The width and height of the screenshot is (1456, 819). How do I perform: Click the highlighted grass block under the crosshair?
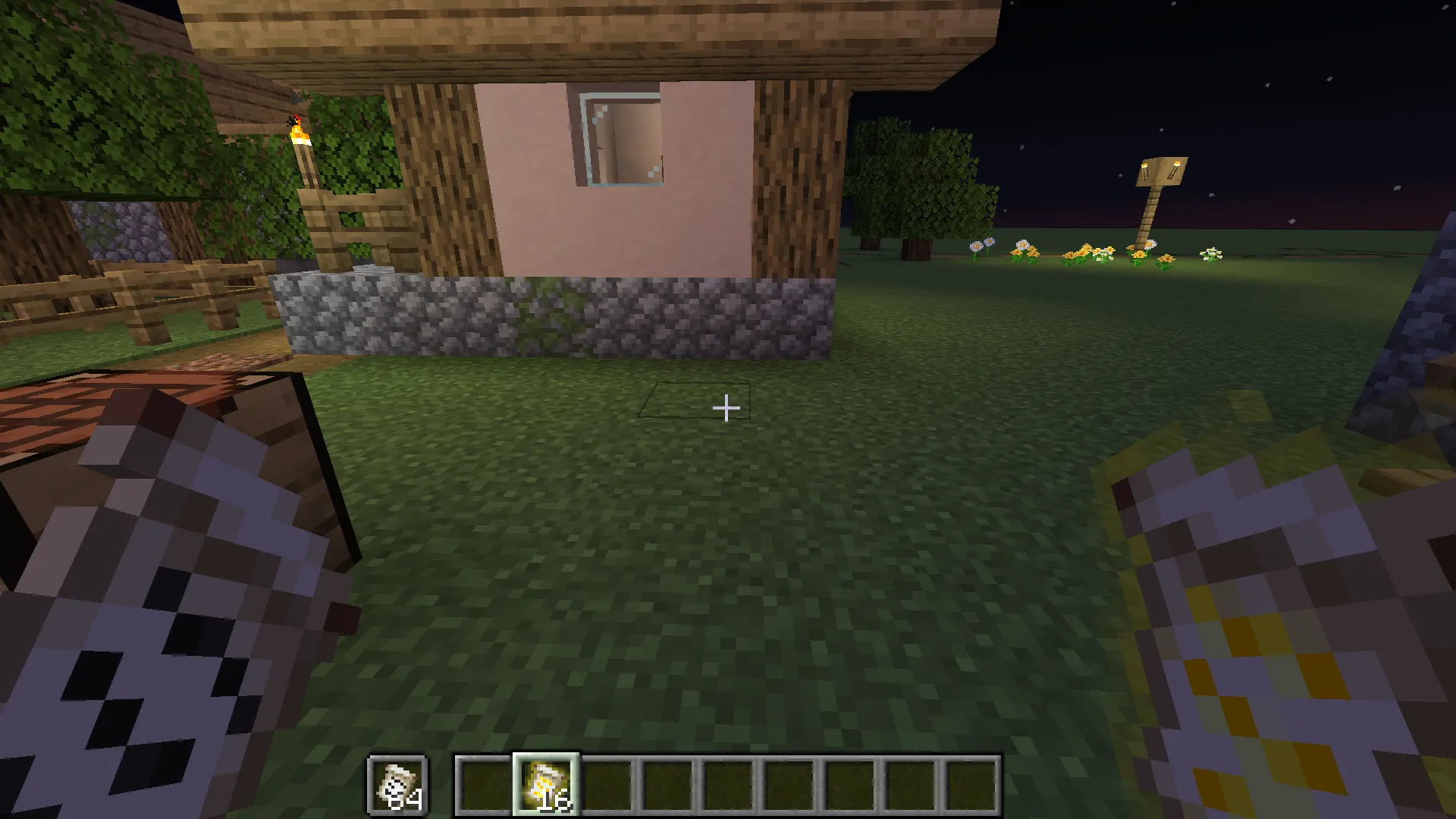[694, 402]
